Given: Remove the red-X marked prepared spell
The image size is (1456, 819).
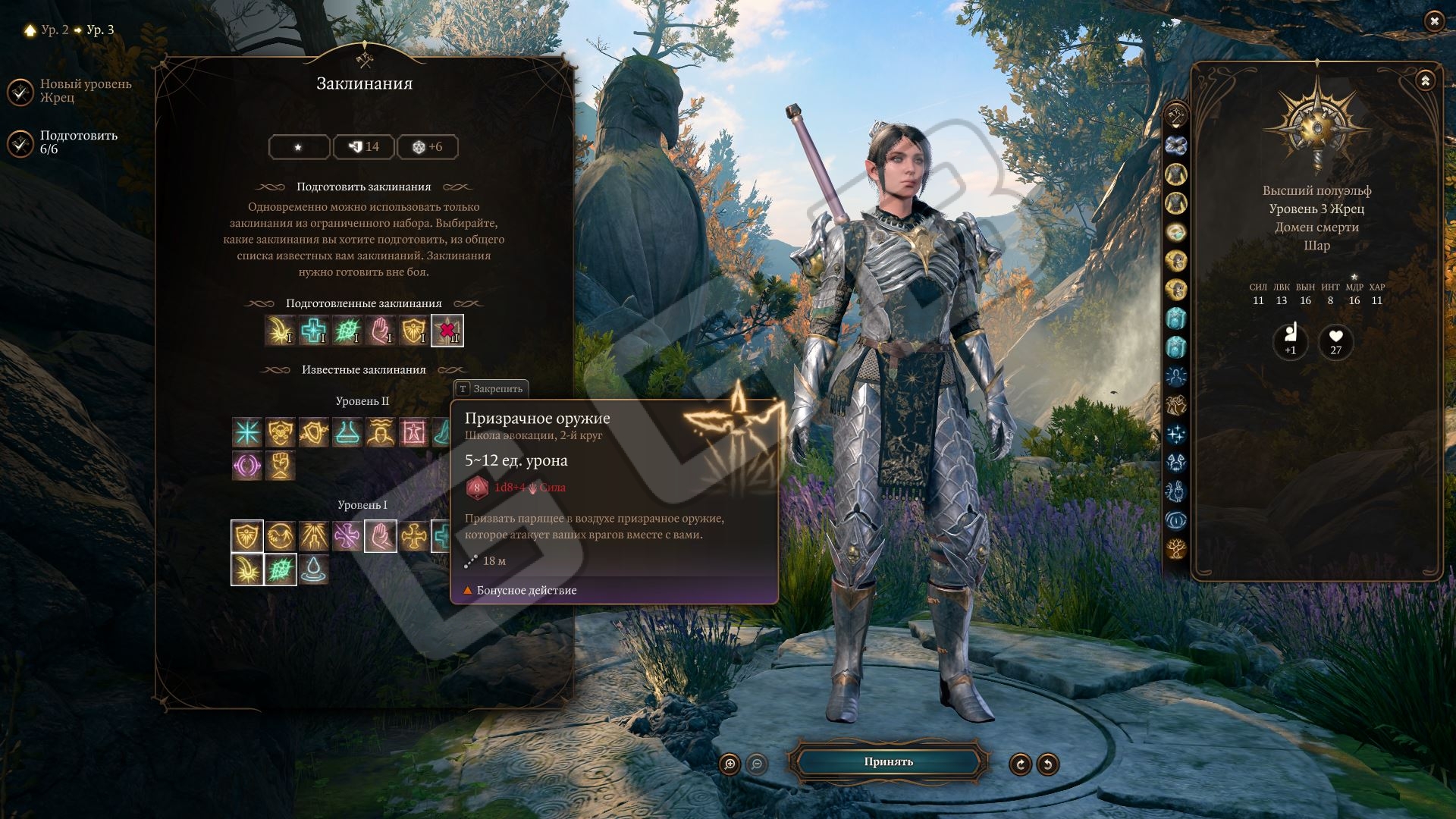Looking at the screenshot, I should 447,331.
